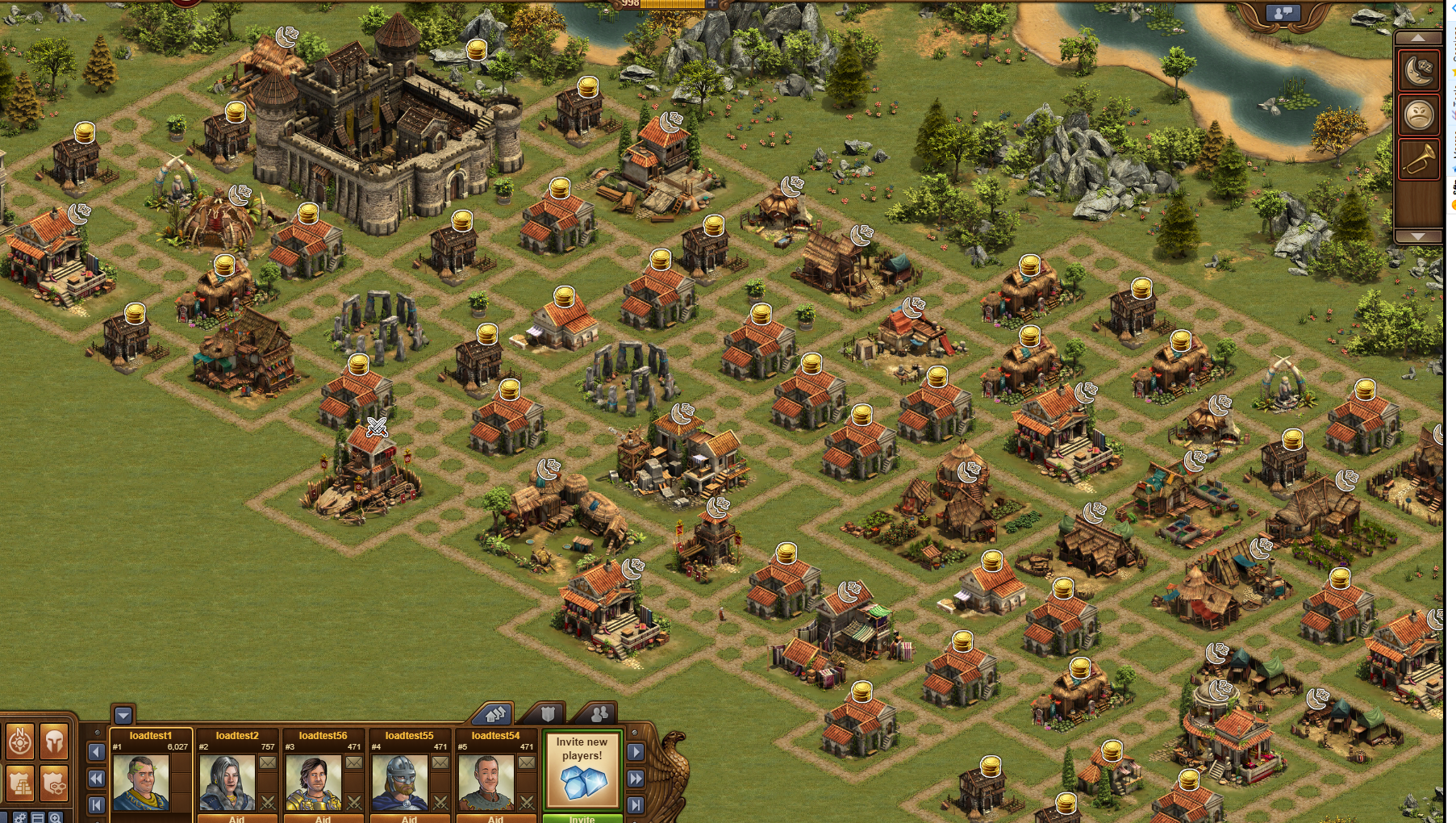Aid player loadtest55
The width and height of the screenshot is (1456, 823).
tap(409, 818)
